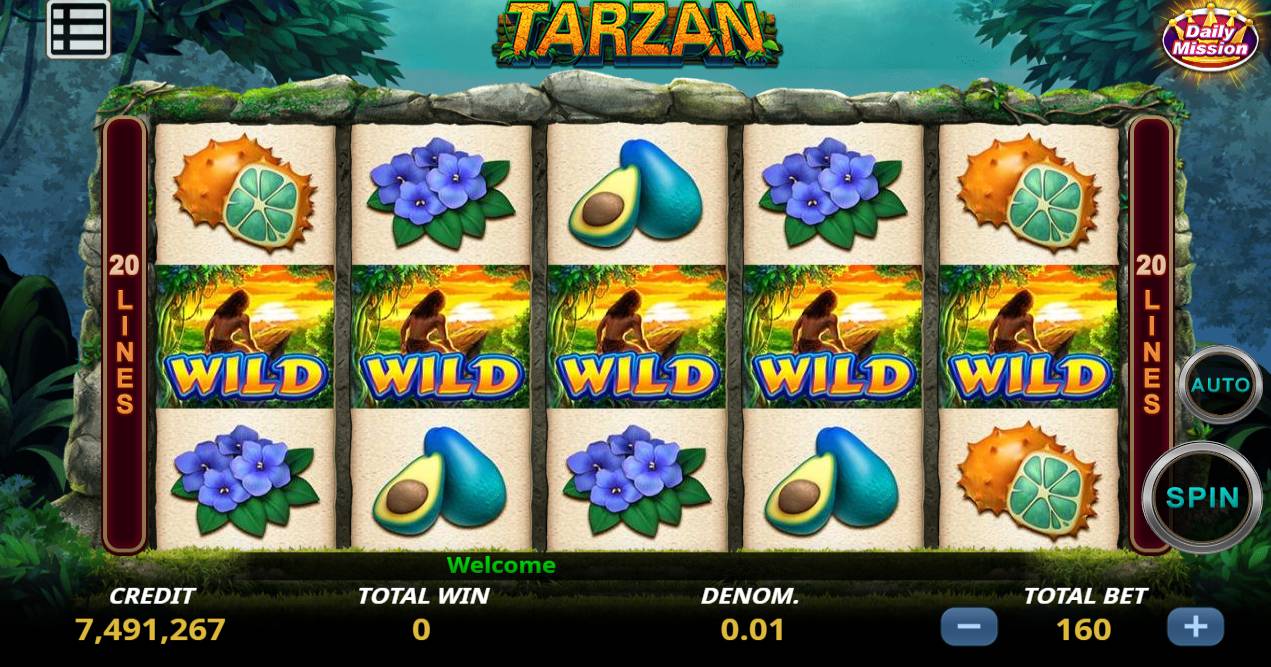Viewport: 1271px width, 667px height.
Task: Increase total bet with plus button
Action: pos(1195,628)
